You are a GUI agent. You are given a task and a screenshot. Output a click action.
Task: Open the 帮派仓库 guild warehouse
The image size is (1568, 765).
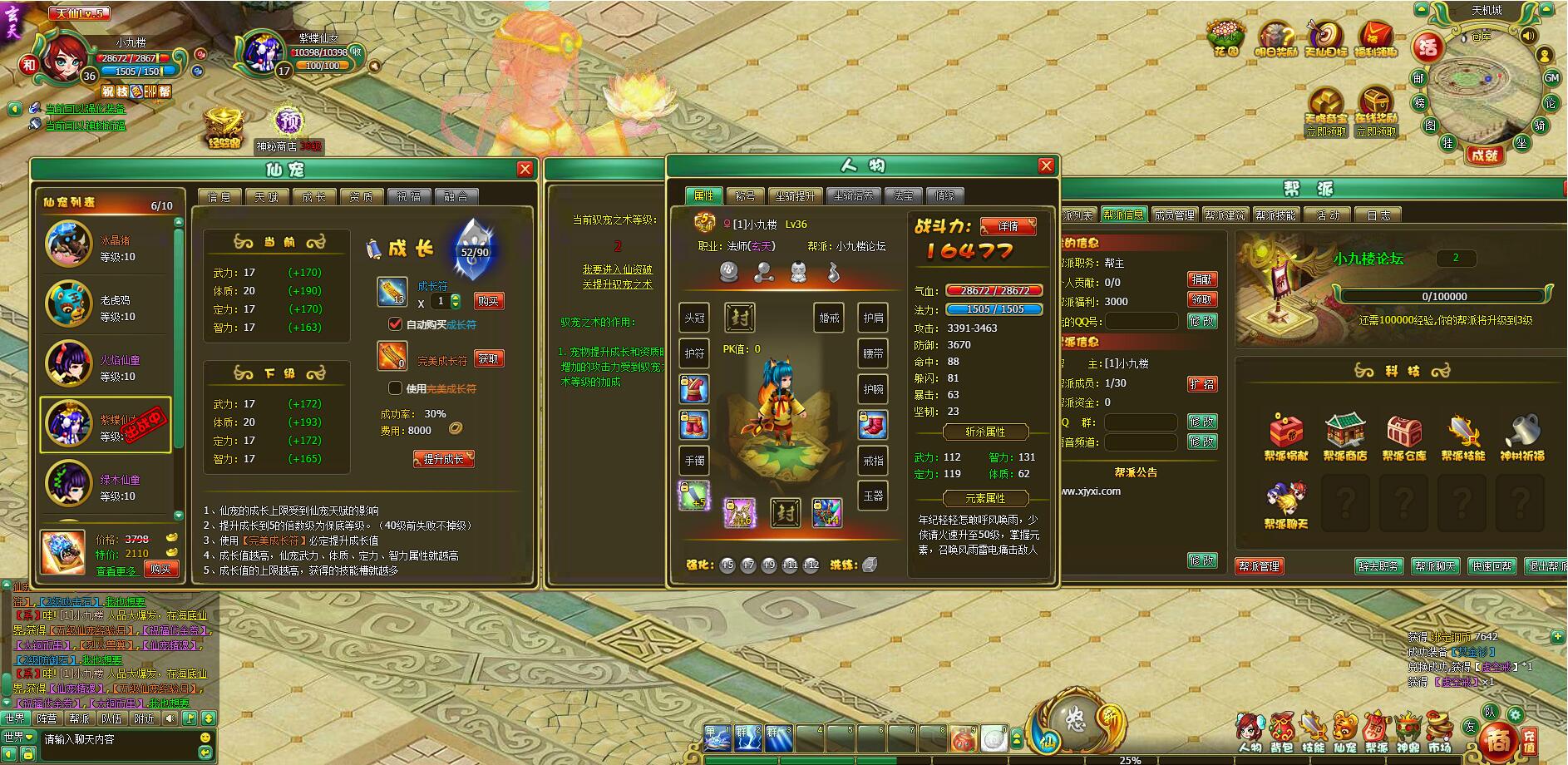pyautogui.click(x=1403, y=437)
